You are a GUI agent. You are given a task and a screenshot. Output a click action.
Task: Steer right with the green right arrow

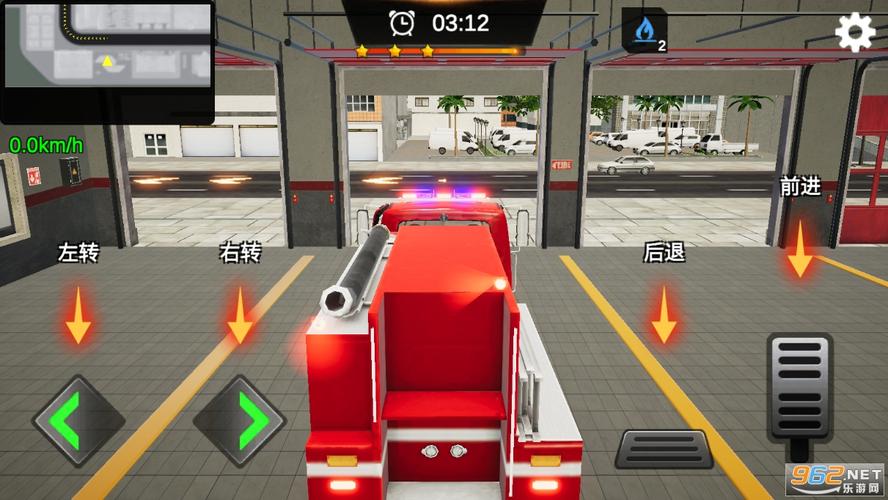[x=240, y=421]
